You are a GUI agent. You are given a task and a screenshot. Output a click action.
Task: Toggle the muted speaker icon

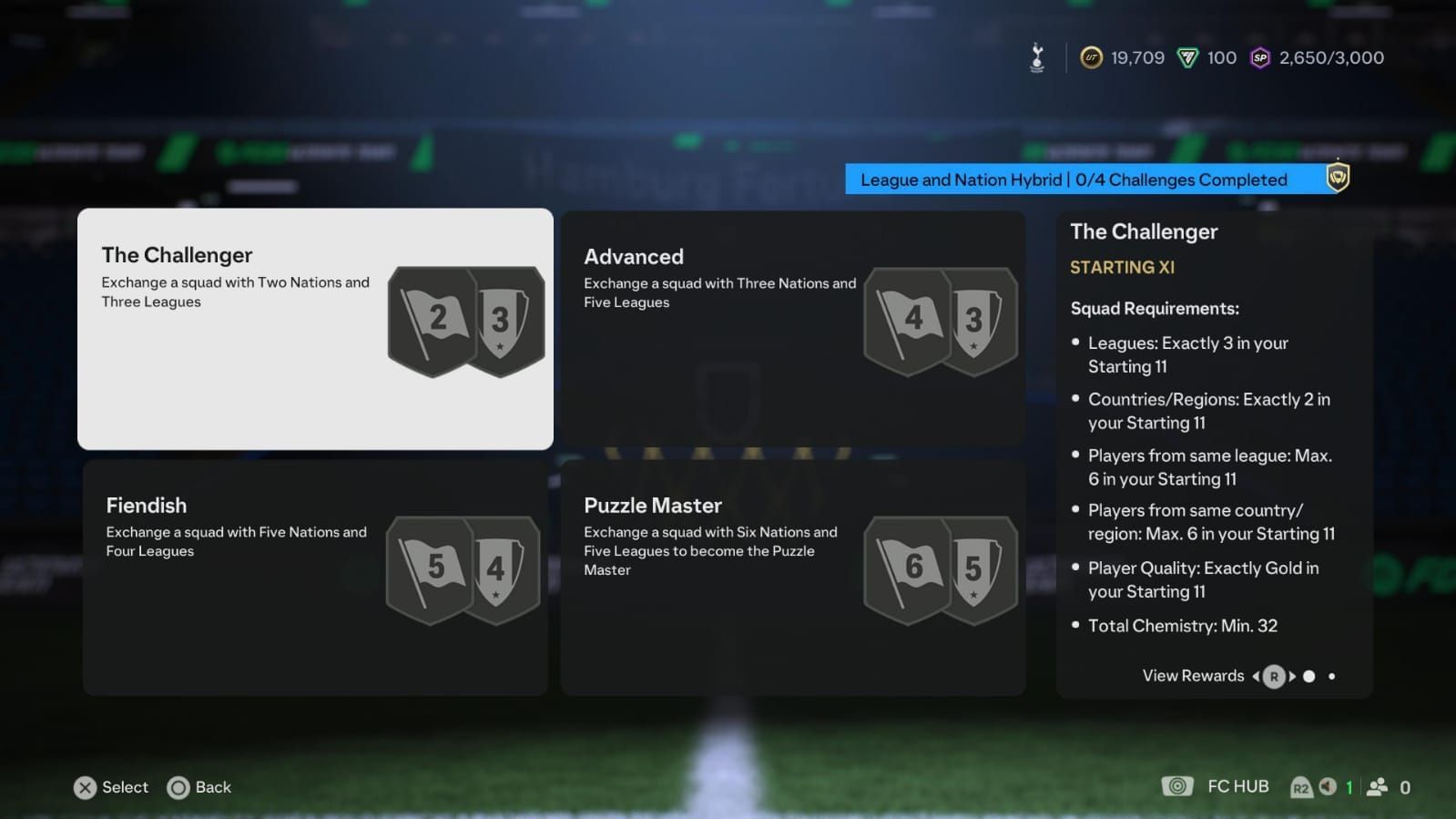pos(1327,787)
